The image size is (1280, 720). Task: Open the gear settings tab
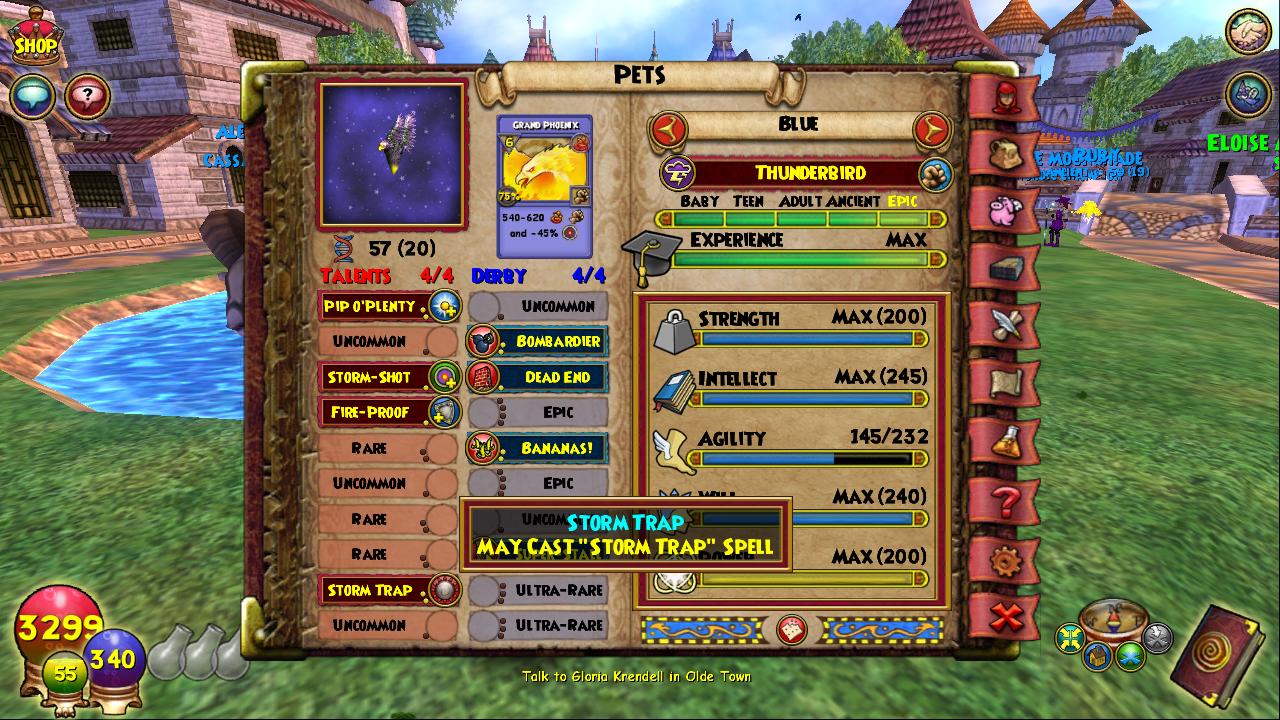tap(1004, 559)
